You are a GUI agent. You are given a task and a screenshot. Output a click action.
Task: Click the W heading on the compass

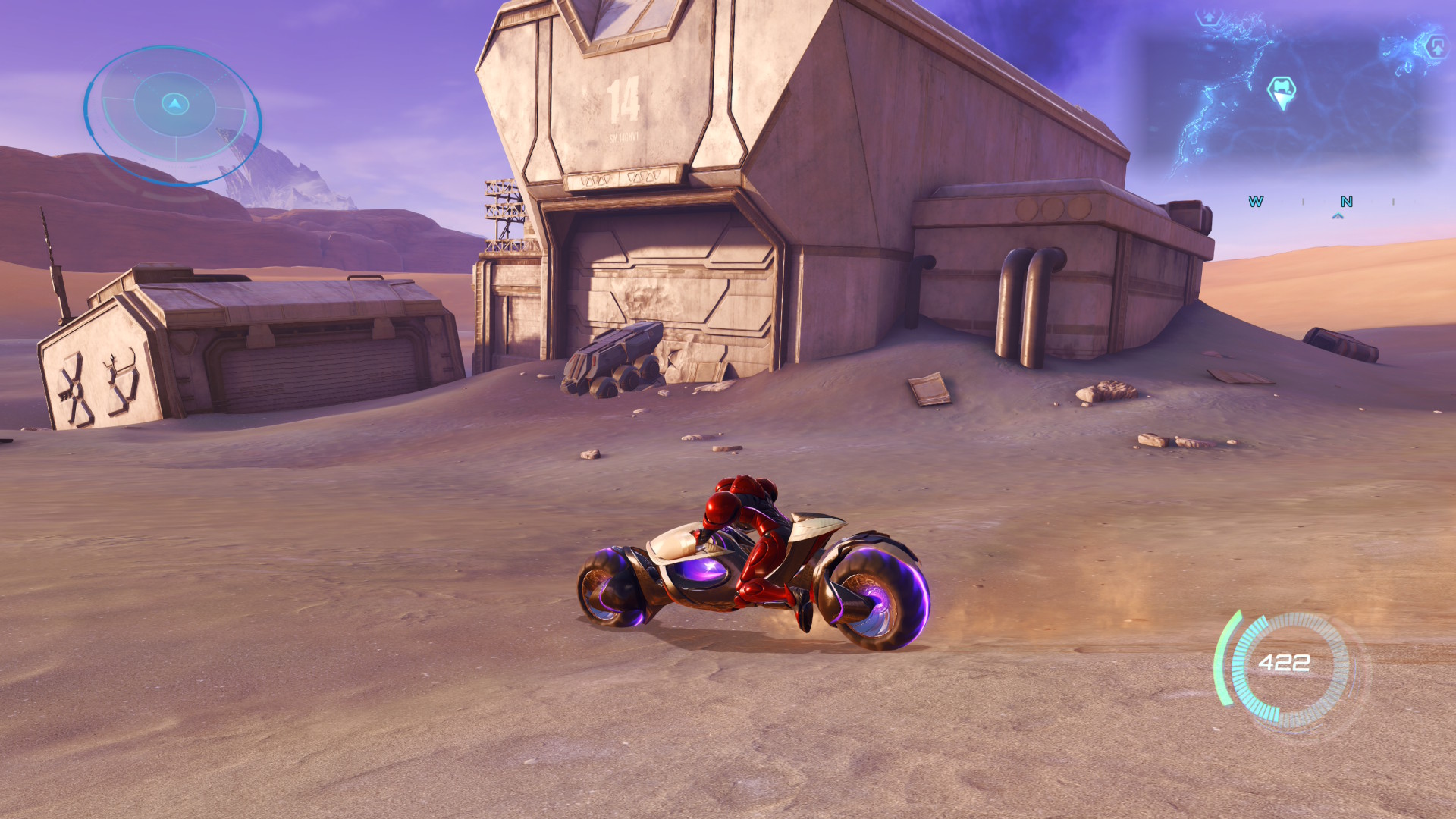pos(1256,202)
